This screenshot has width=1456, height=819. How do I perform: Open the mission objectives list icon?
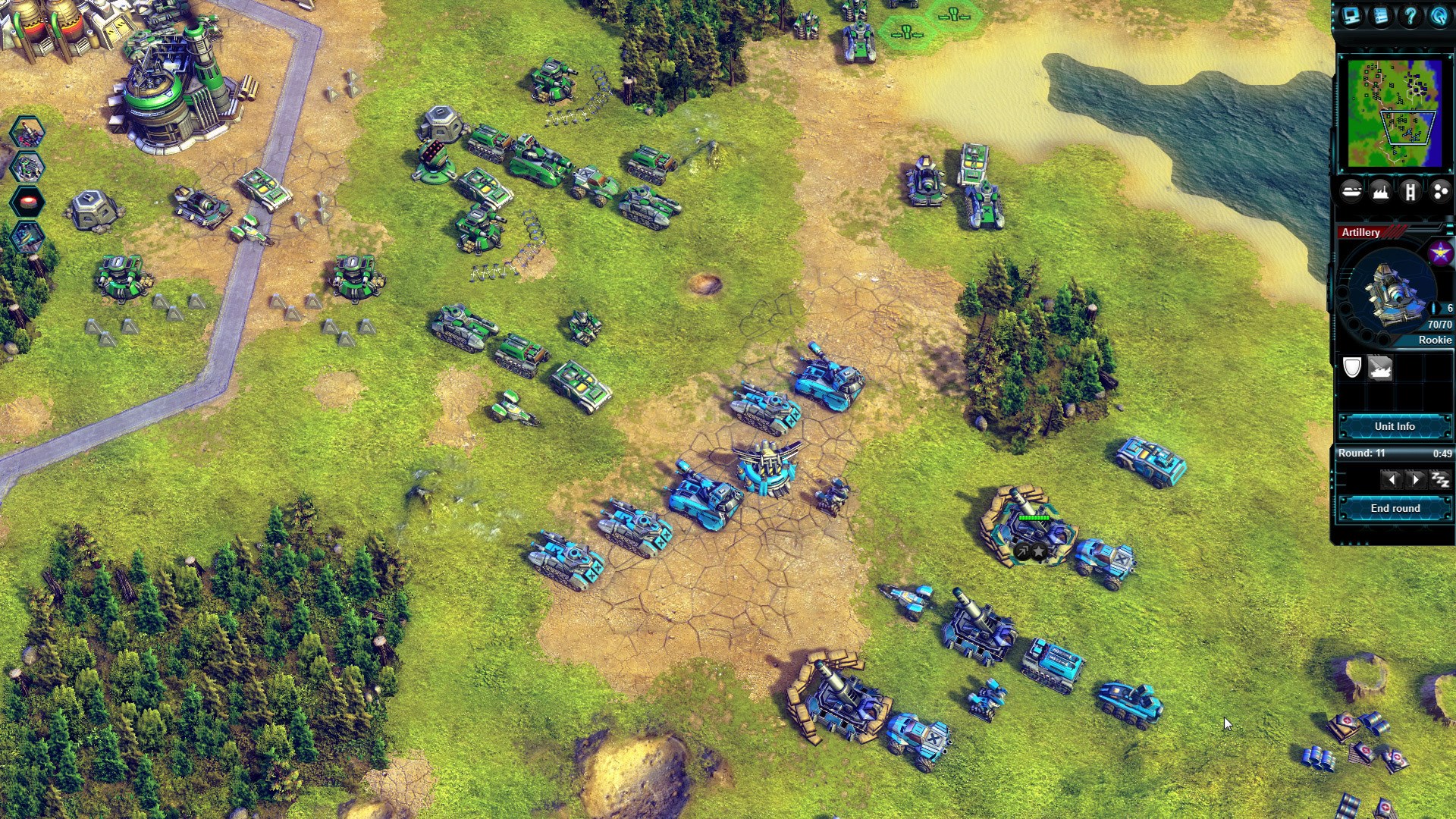coord(1382,17)
